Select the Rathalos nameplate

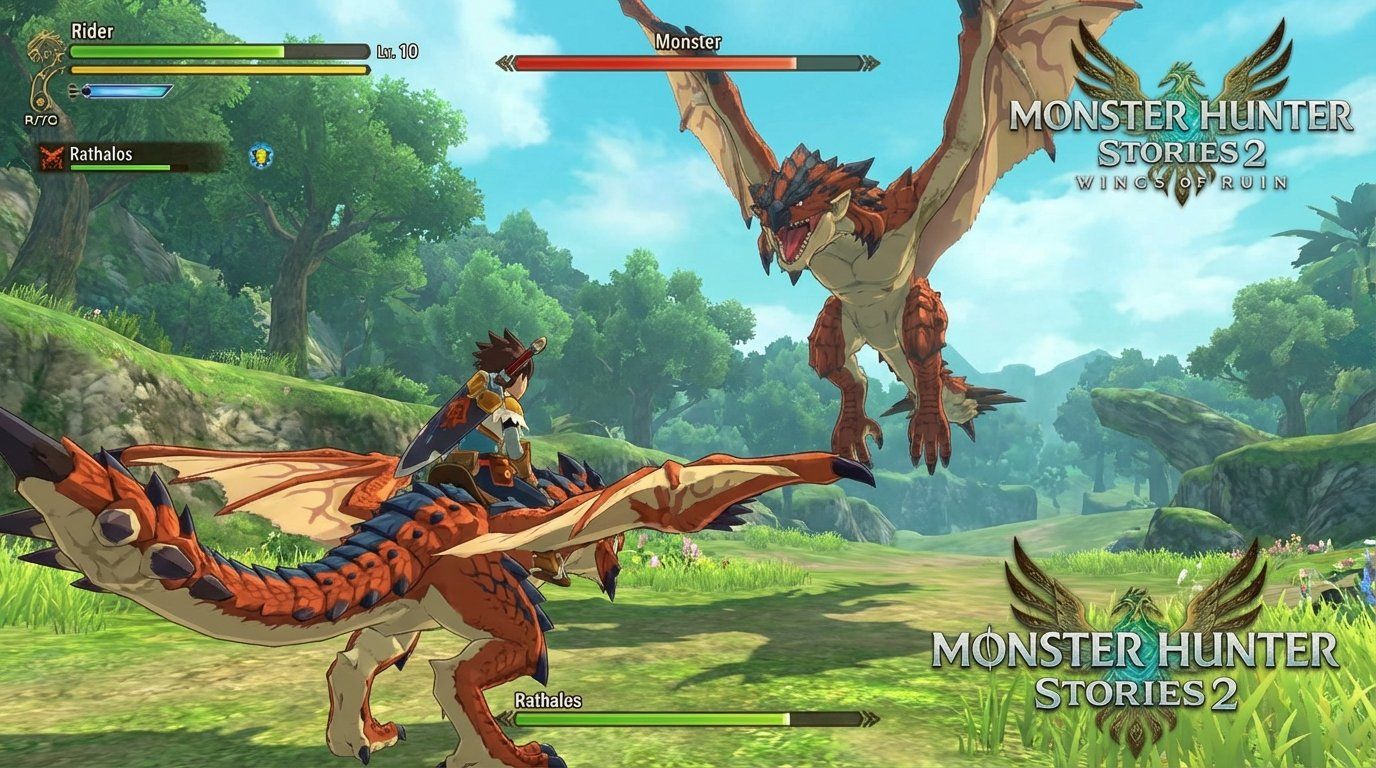pos(103,155)
